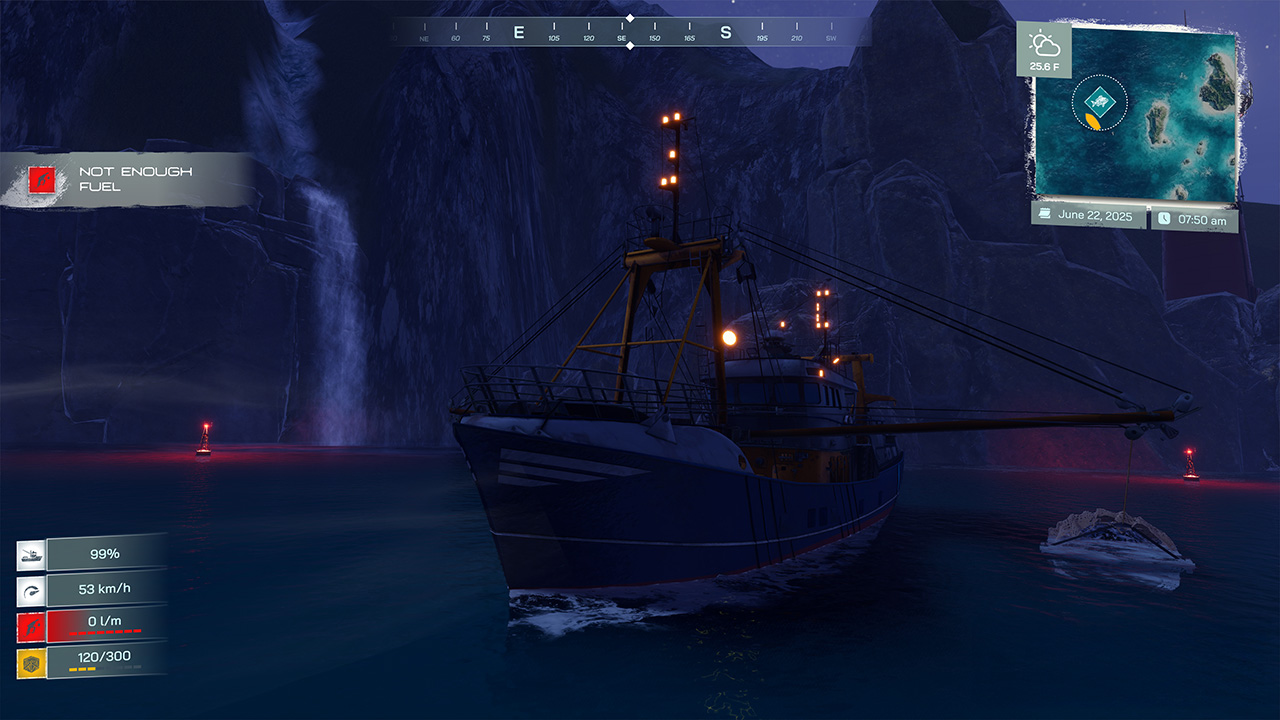This screenshot has width=1280, height=720.
Task: Click the clock icon beside 07:50 am
Action: click(x=1165, y=217)
